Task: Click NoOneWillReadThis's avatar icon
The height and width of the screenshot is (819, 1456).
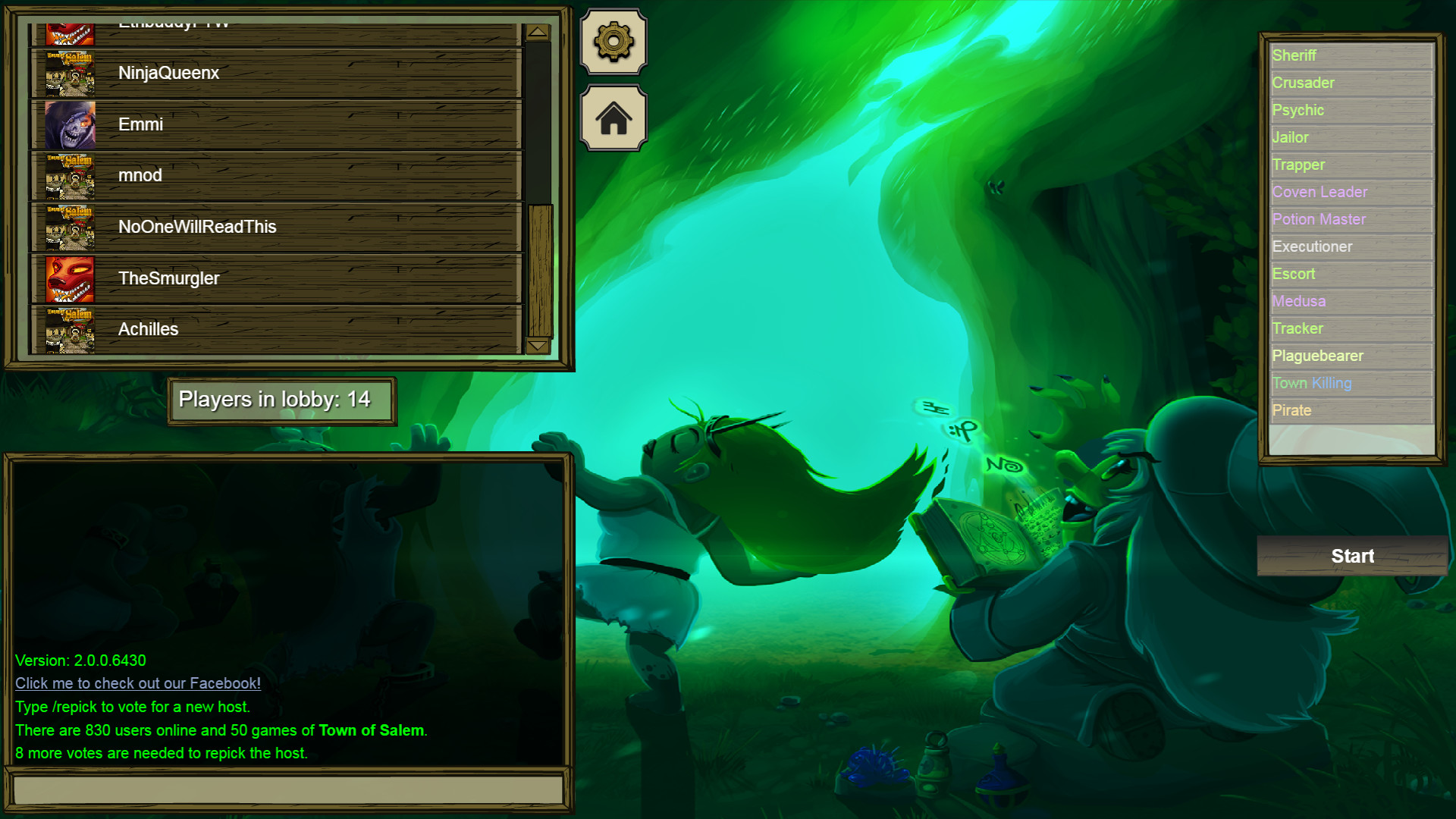Action: (70, 227)
